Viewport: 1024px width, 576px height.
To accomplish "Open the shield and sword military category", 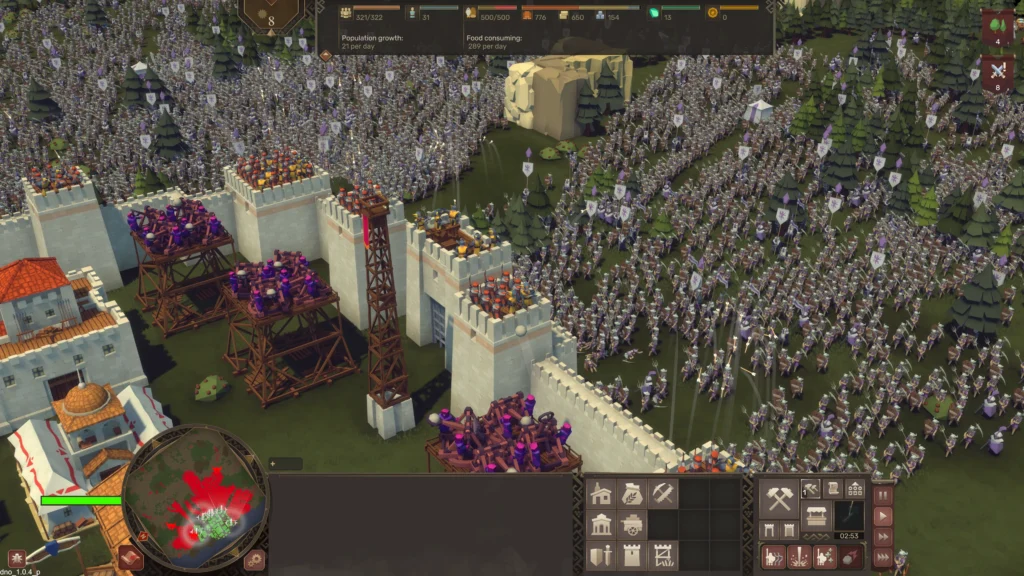I will tap(601, 555).
